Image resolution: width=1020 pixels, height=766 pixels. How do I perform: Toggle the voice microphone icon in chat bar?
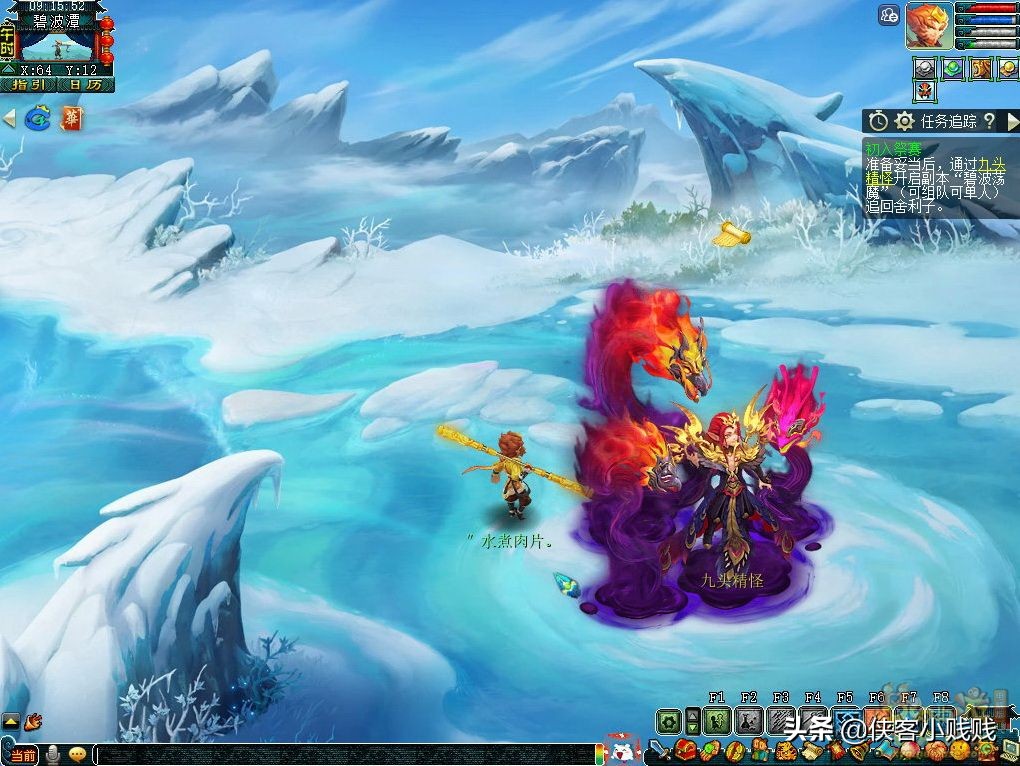pyautogui.click(x=54, y=755)
